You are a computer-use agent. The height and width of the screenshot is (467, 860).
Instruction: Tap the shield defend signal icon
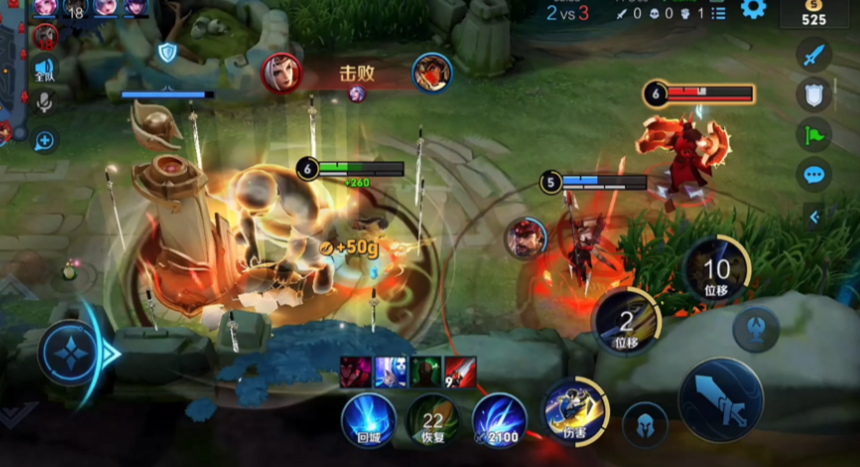pos(814,95)
